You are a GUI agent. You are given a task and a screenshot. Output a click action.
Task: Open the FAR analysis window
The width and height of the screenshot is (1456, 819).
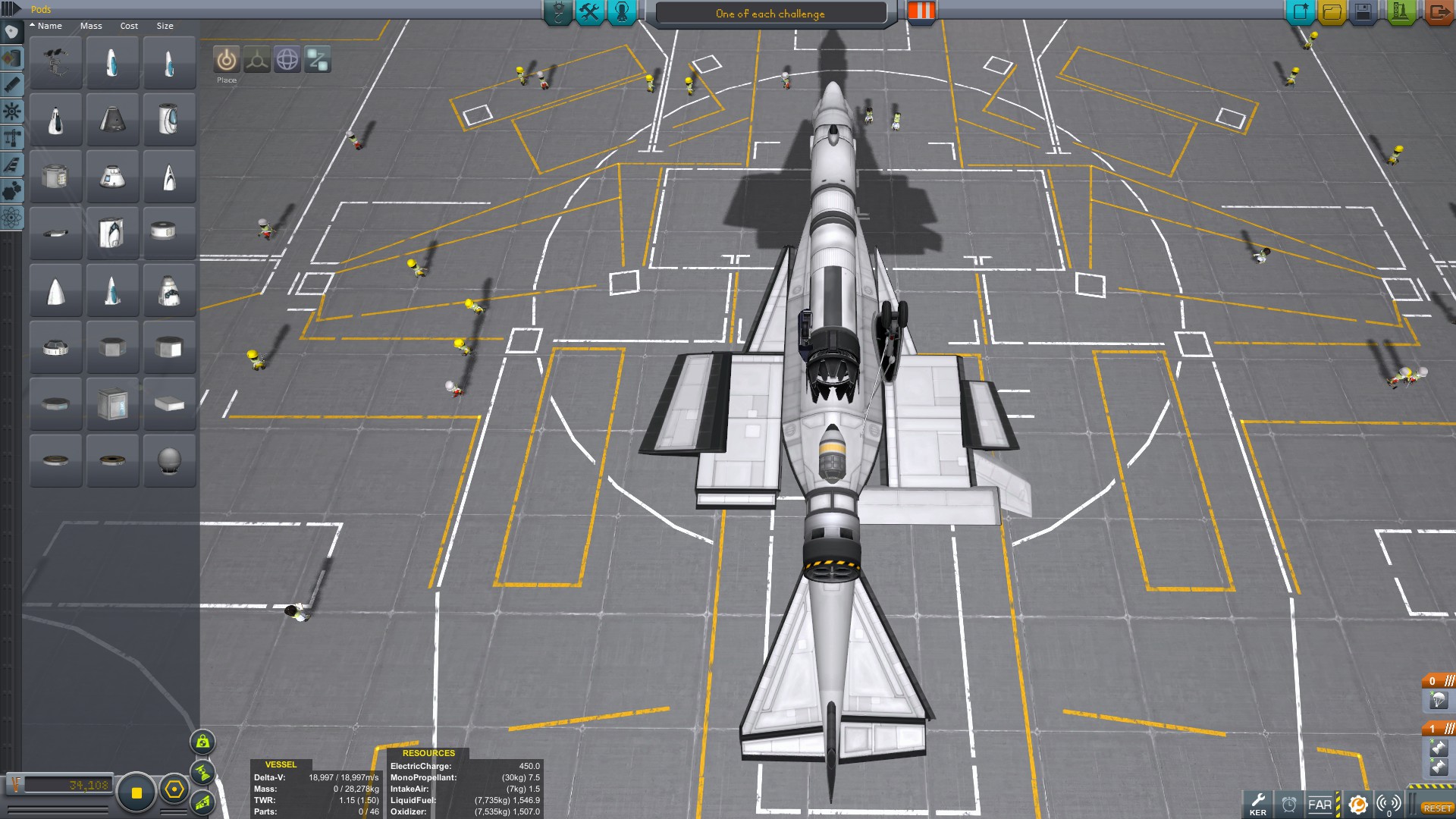click(1320, 805)
